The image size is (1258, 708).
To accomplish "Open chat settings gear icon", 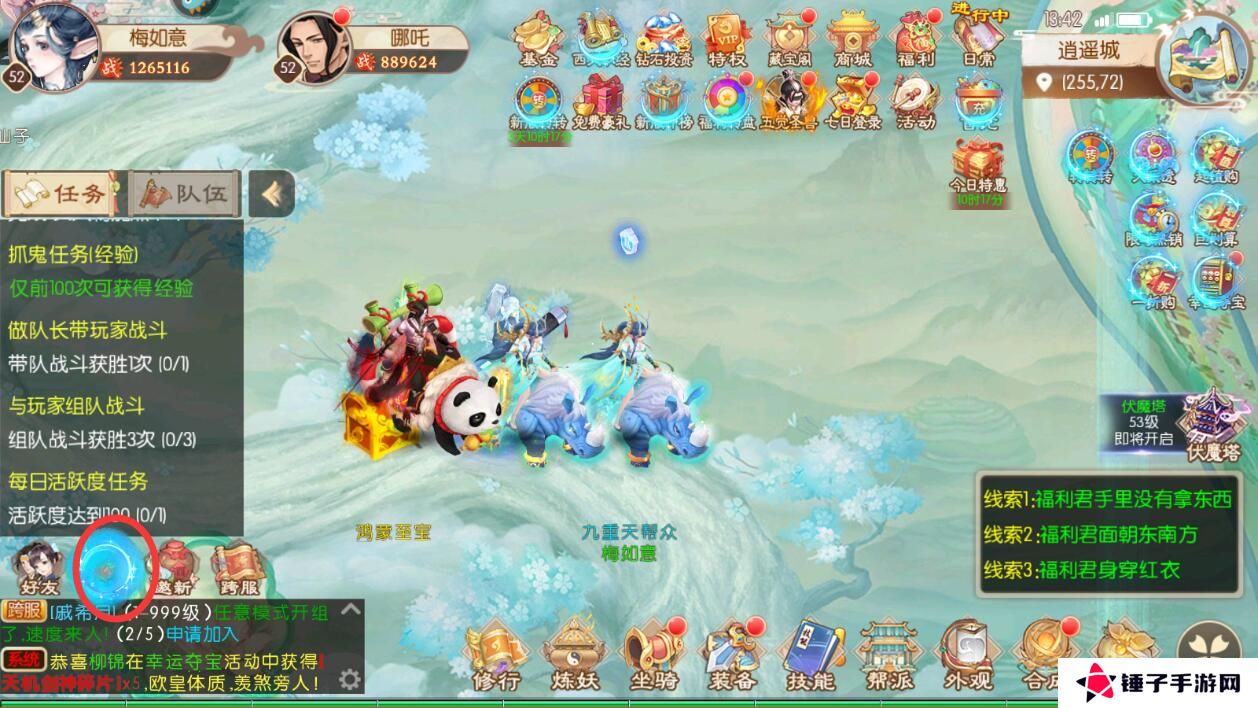I will click(349, 680).
